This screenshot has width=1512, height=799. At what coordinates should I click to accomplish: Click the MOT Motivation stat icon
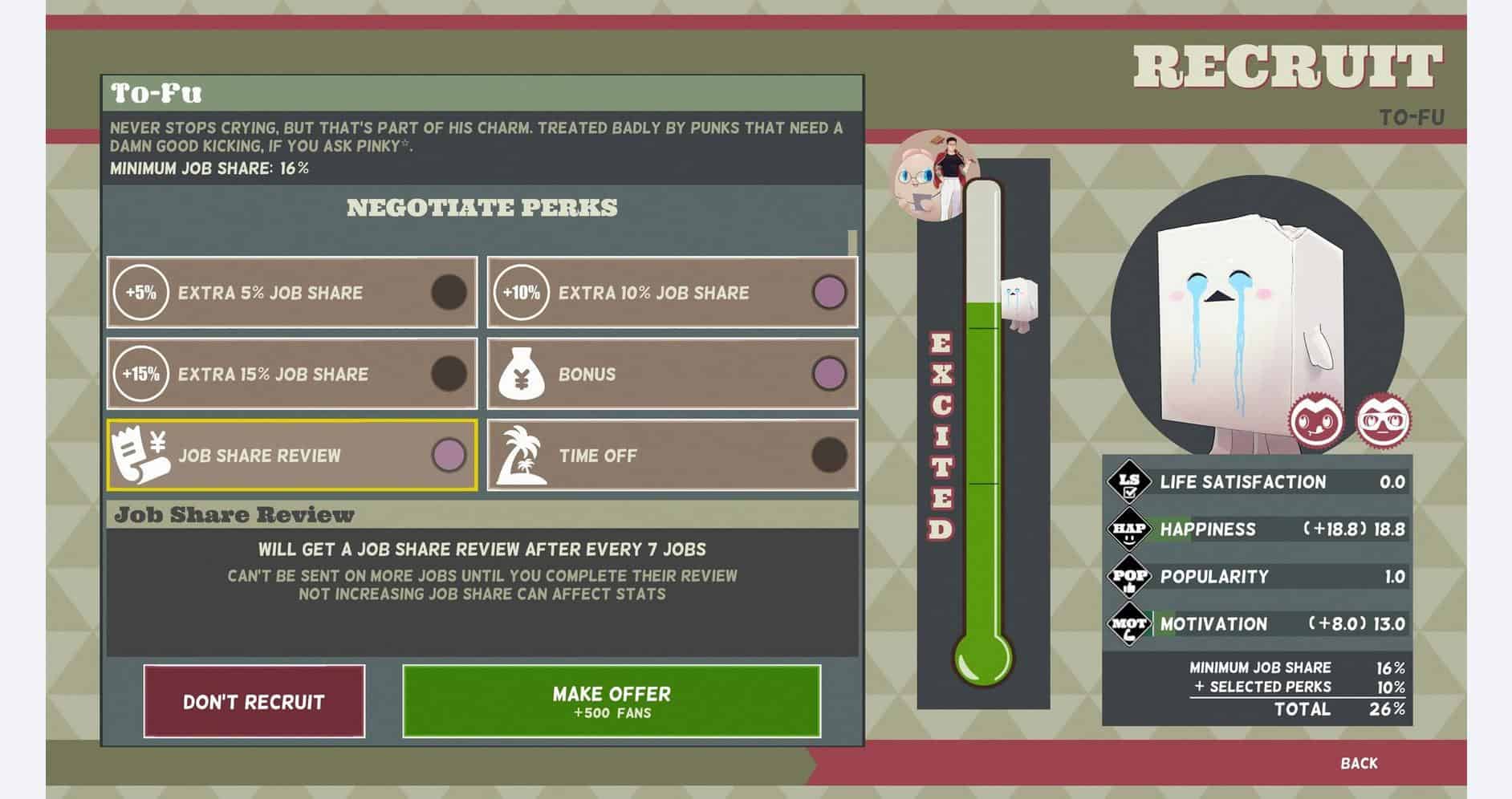(1132, 623)
